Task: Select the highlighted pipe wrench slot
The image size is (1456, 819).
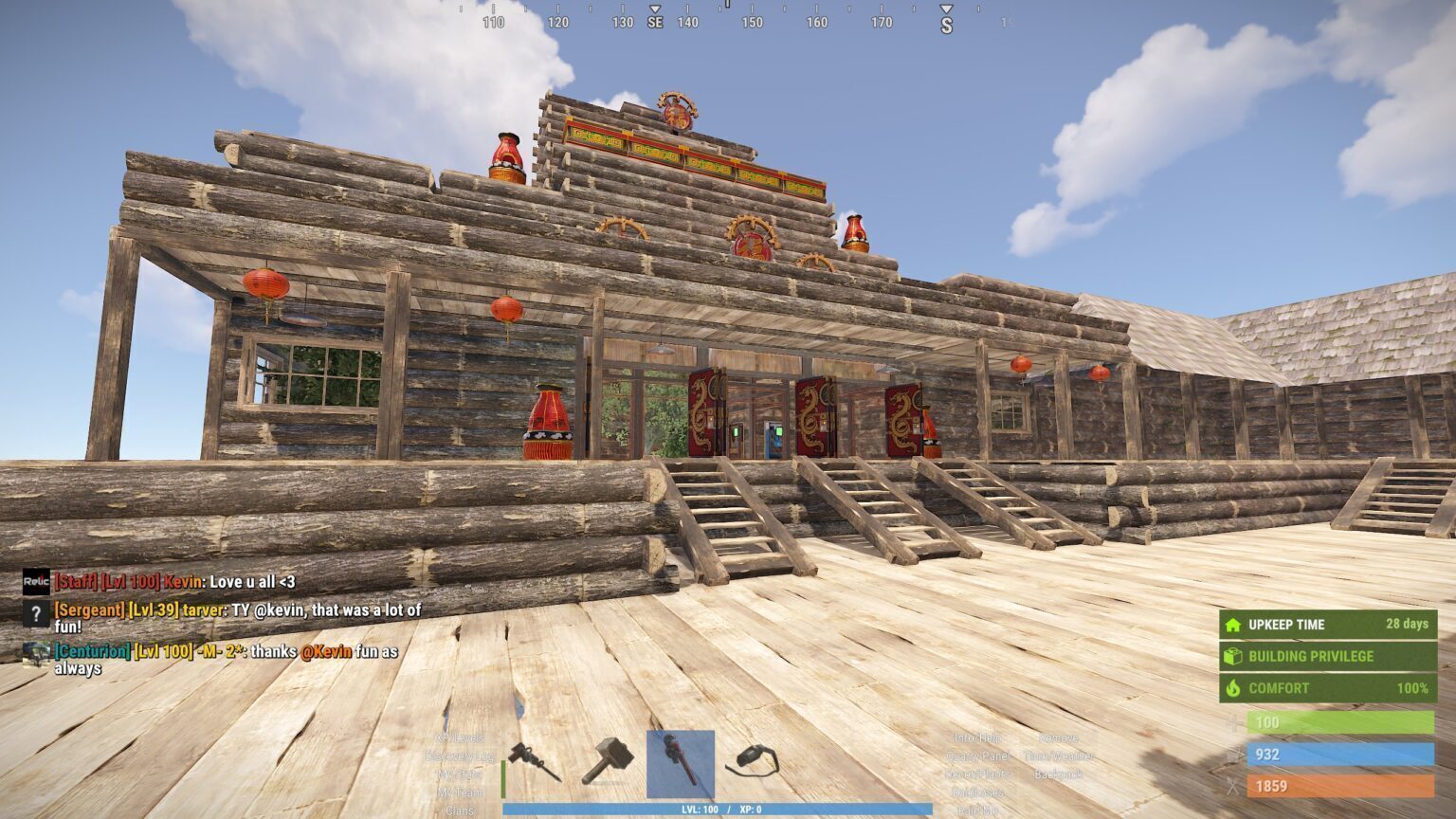Action: 680,763
